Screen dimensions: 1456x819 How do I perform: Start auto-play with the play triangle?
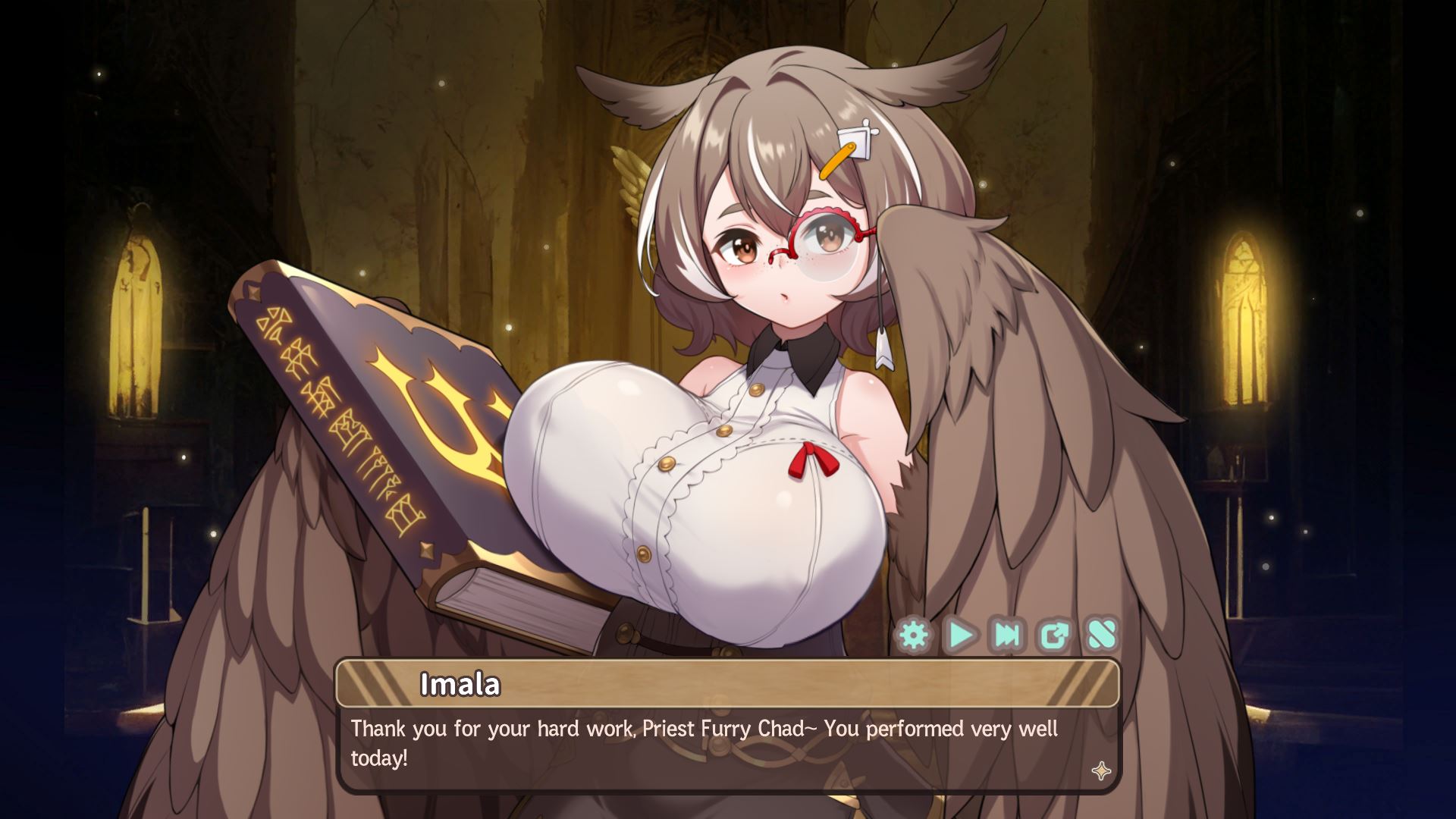(961, 635)
